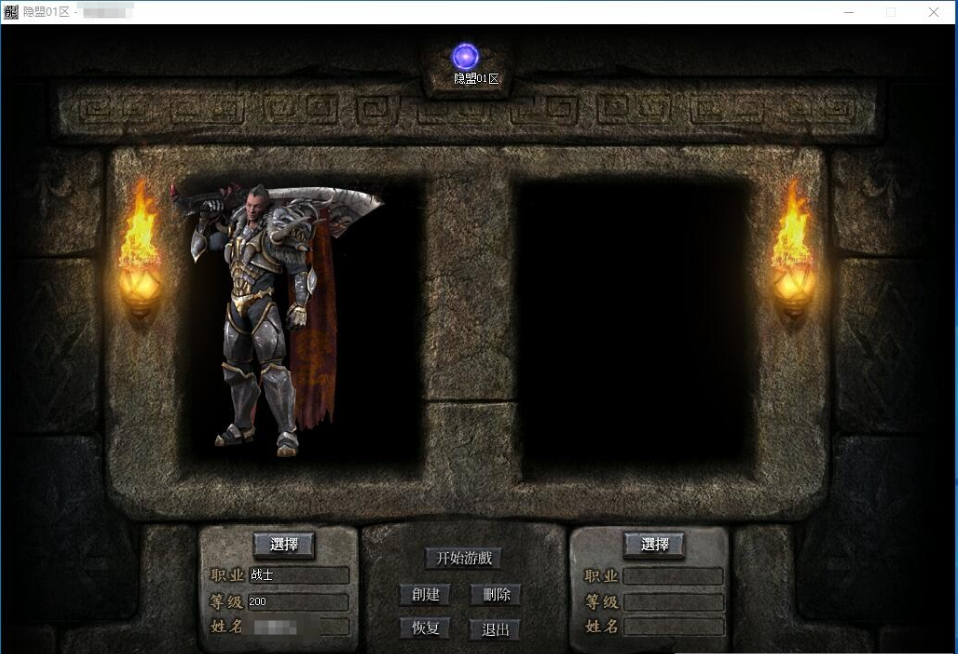Screen dimensions: 958x654
Task: Restore a deleted character via 恢复
Action: coord(425,628)
